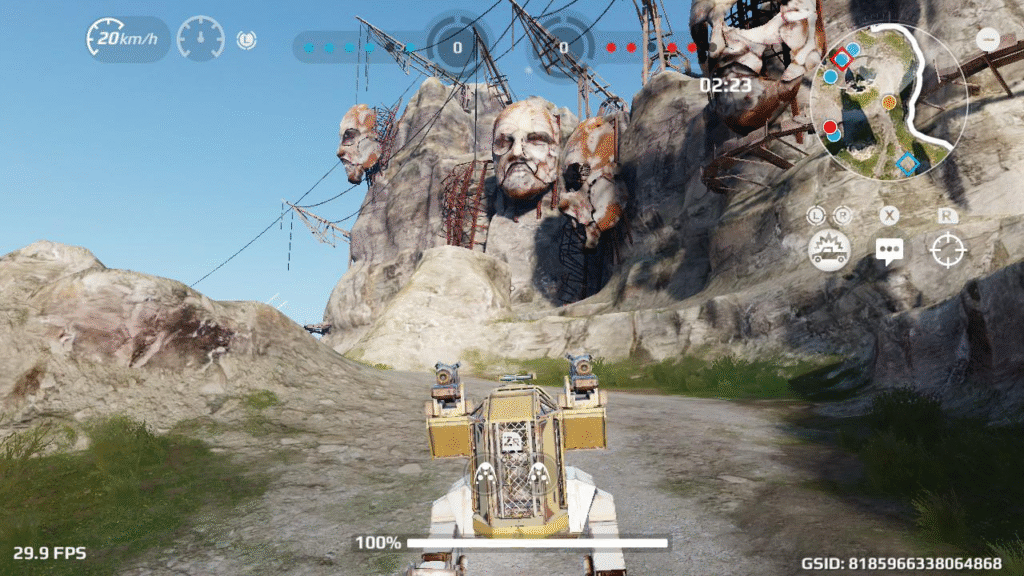1024x576 pixels.
Task: Click the orange dotted marker on minimap
Action: [889, 102]
